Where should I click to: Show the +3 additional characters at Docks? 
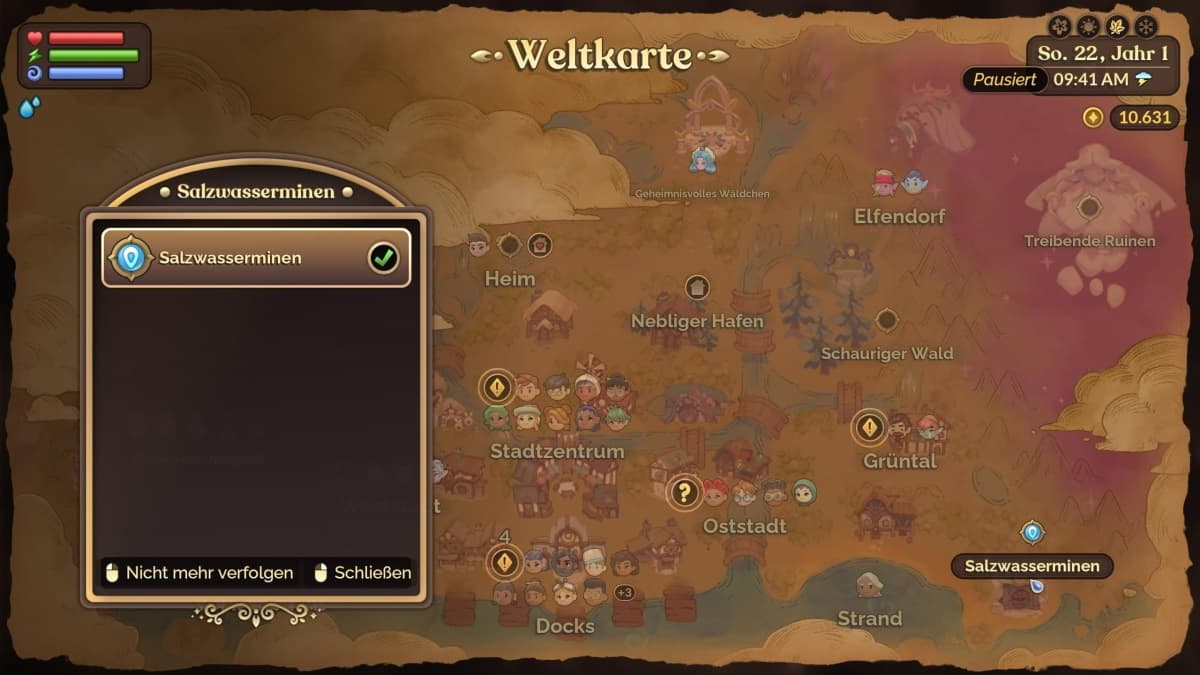625,593
